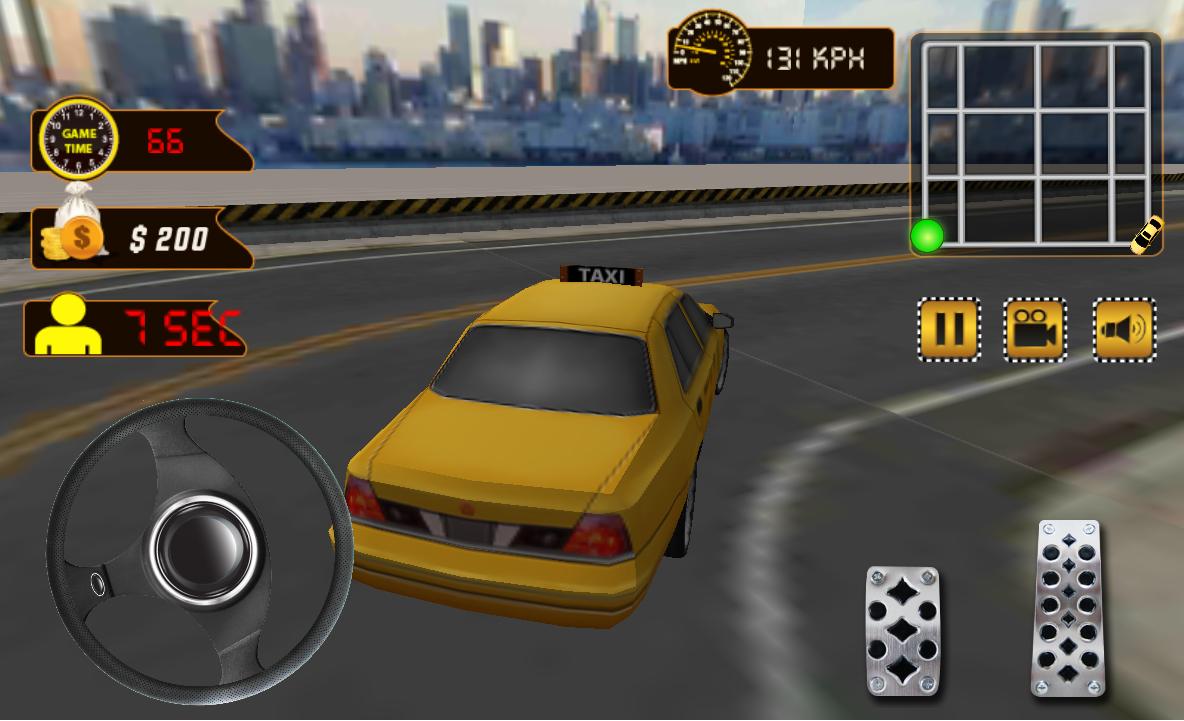Step on the brake pedal
Viewport: 1184px width, 721px height.
(903, 630)
